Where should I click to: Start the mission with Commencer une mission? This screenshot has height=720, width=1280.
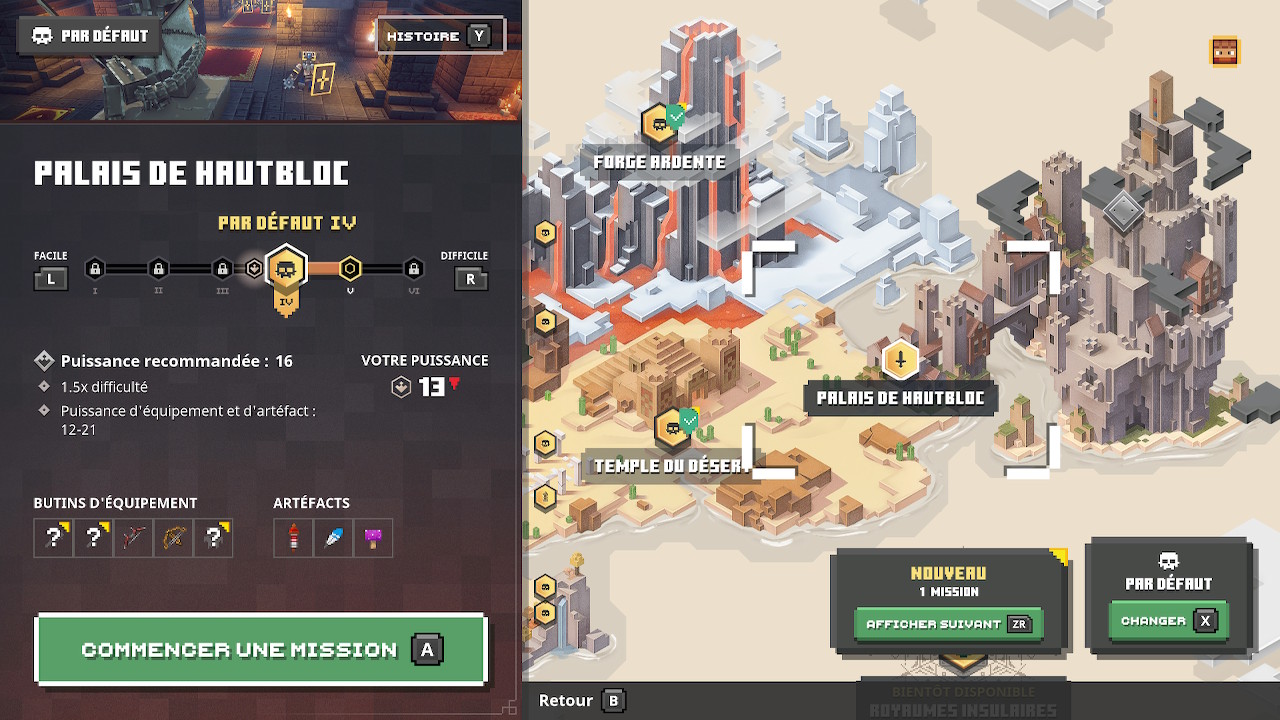point(260,650)
